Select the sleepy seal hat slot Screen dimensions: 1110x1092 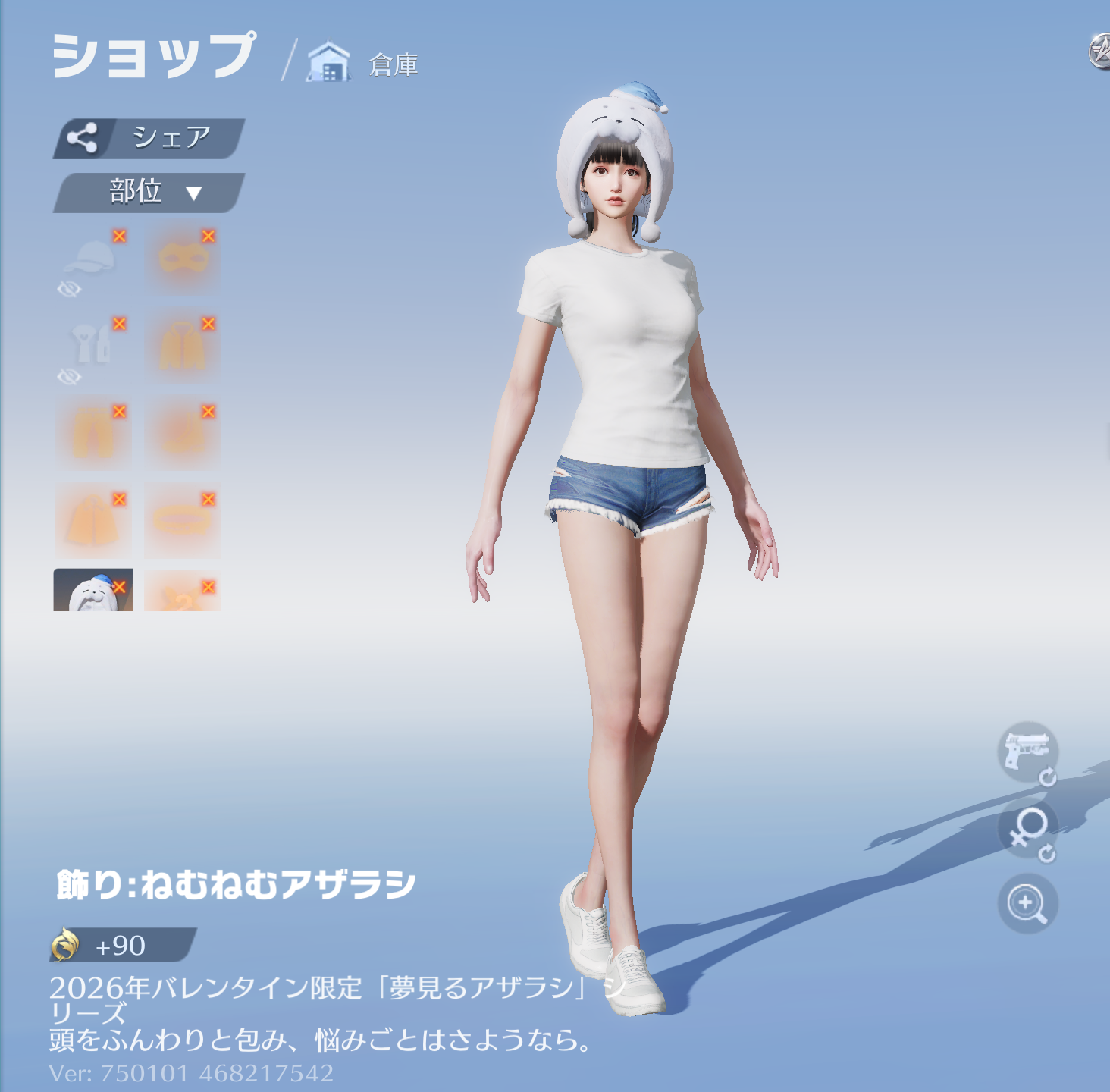pos(92,591)
